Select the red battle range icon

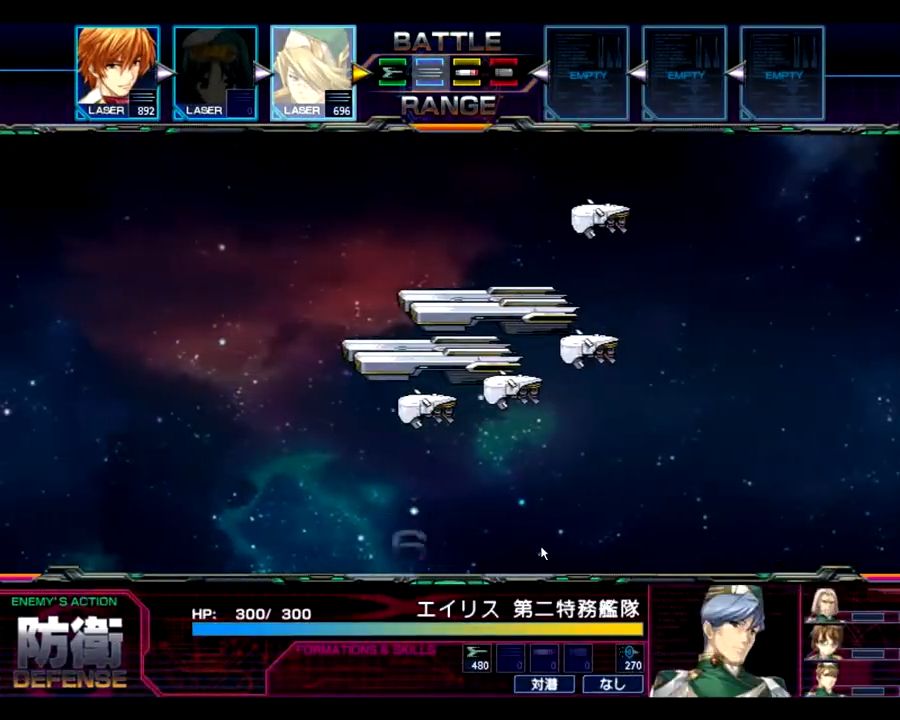coord(503,72)
